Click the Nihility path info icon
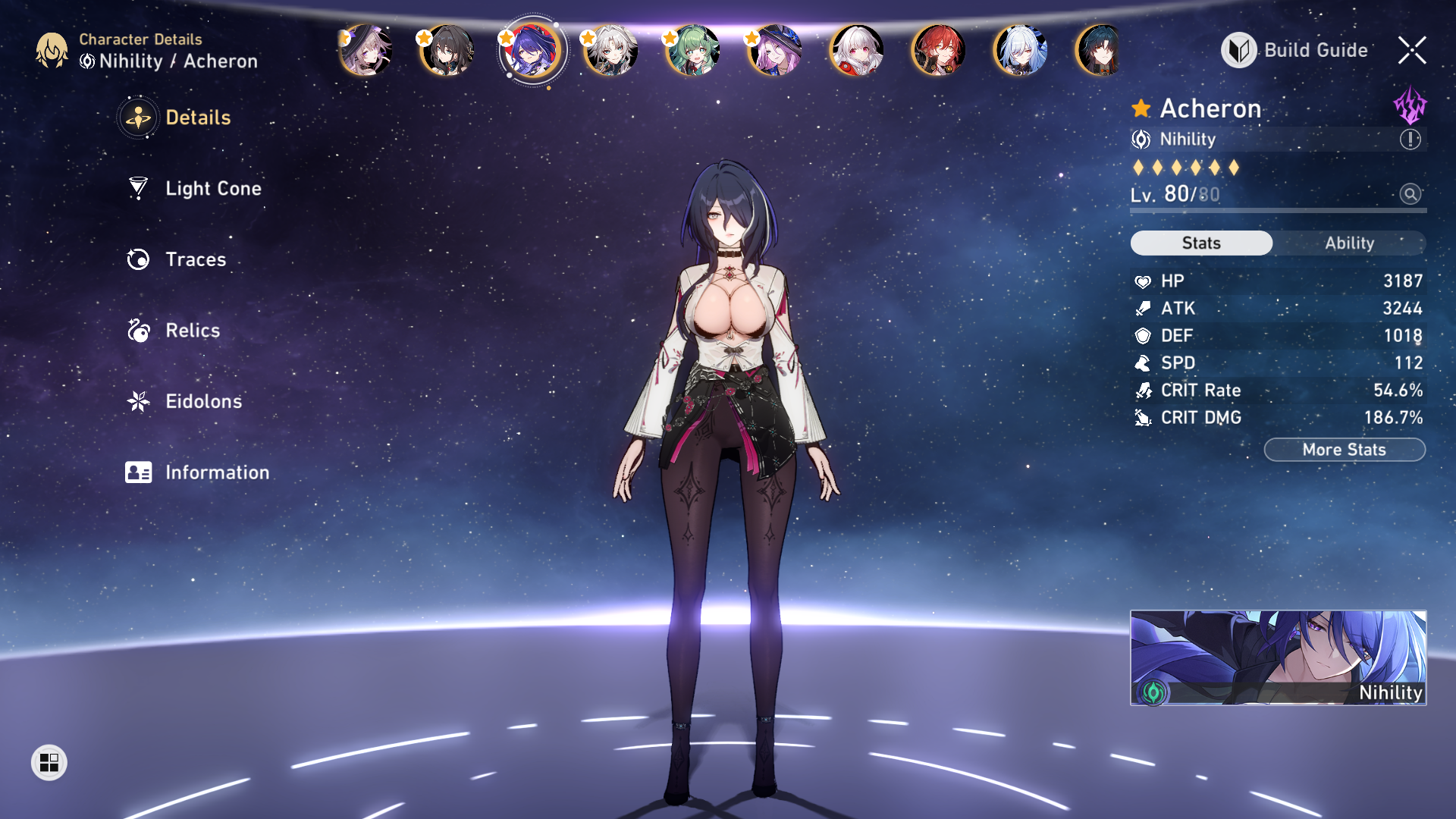This screenshot has height=819, width=1456. click(x=1410, y=140)
